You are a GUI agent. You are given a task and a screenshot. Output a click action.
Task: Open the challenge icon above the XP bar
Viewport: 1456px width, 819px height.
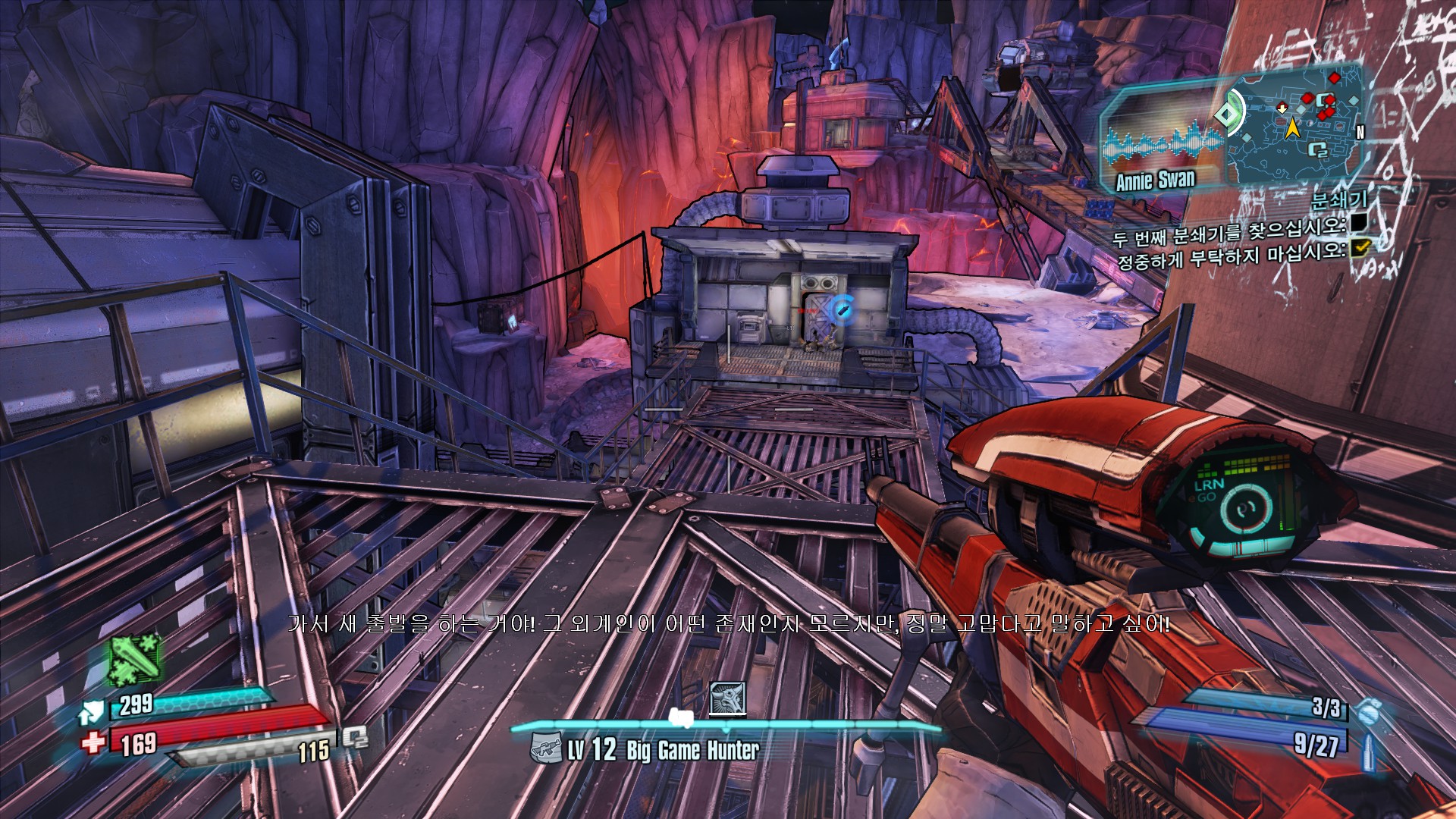tap(727, 698)
